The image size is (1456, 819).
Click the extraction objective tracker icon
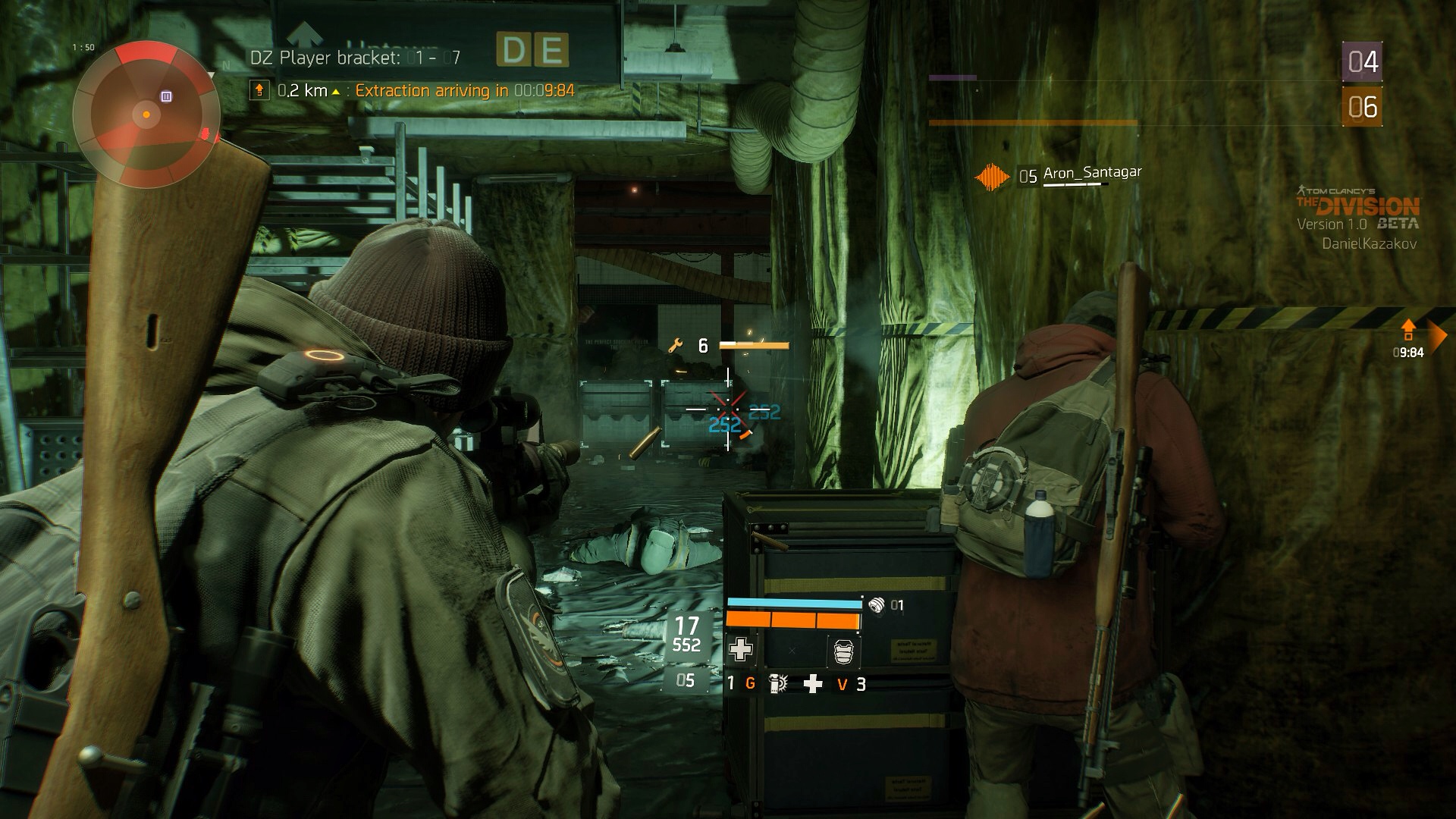pyautogui.click(x=259, y=91)
